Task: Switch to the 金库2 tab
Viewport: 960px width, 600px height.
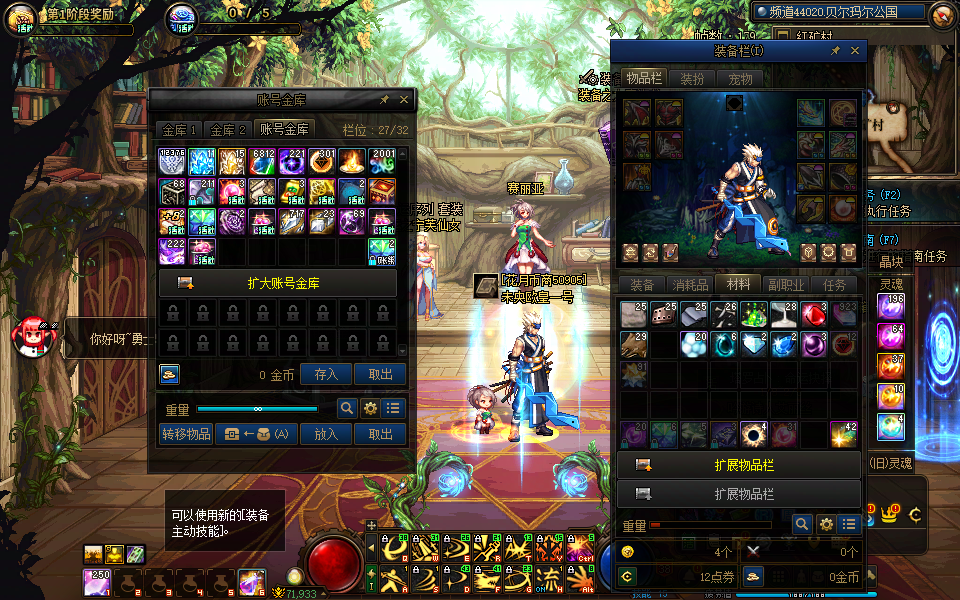Action: 228,130
